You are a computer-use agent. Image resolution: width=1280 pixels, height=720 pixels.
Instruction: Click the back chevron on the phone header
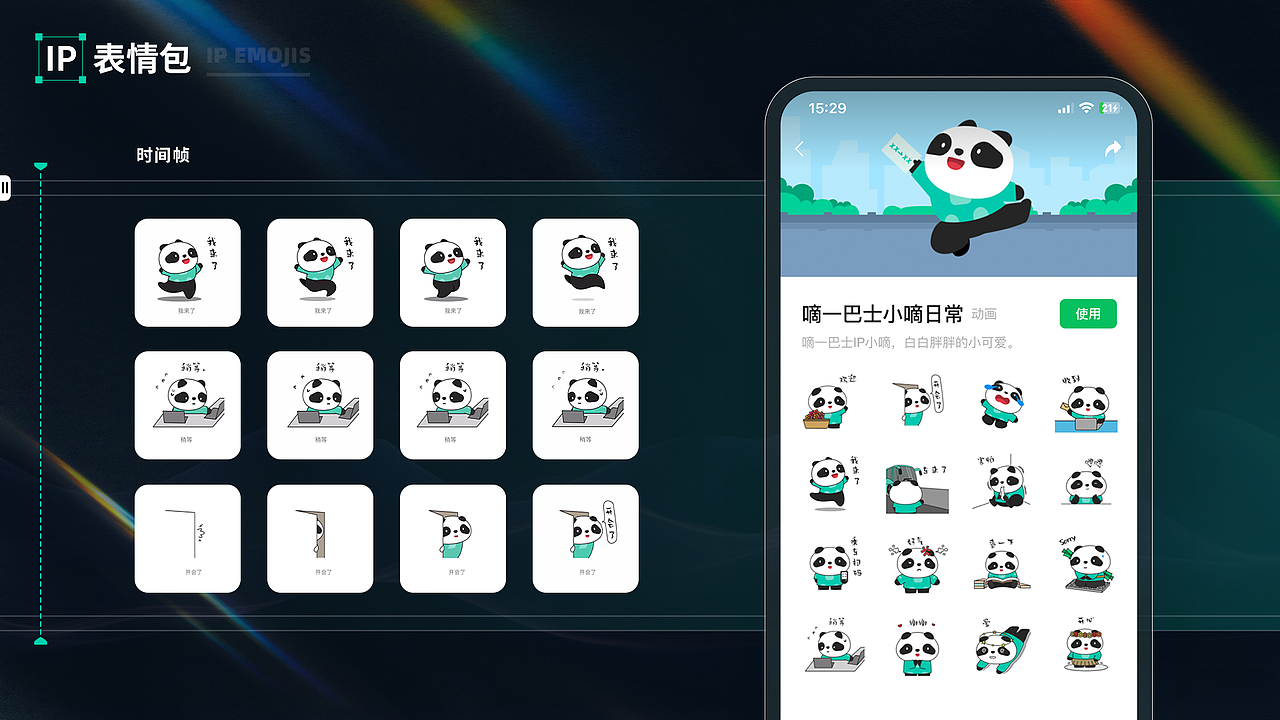coord(799,148)
